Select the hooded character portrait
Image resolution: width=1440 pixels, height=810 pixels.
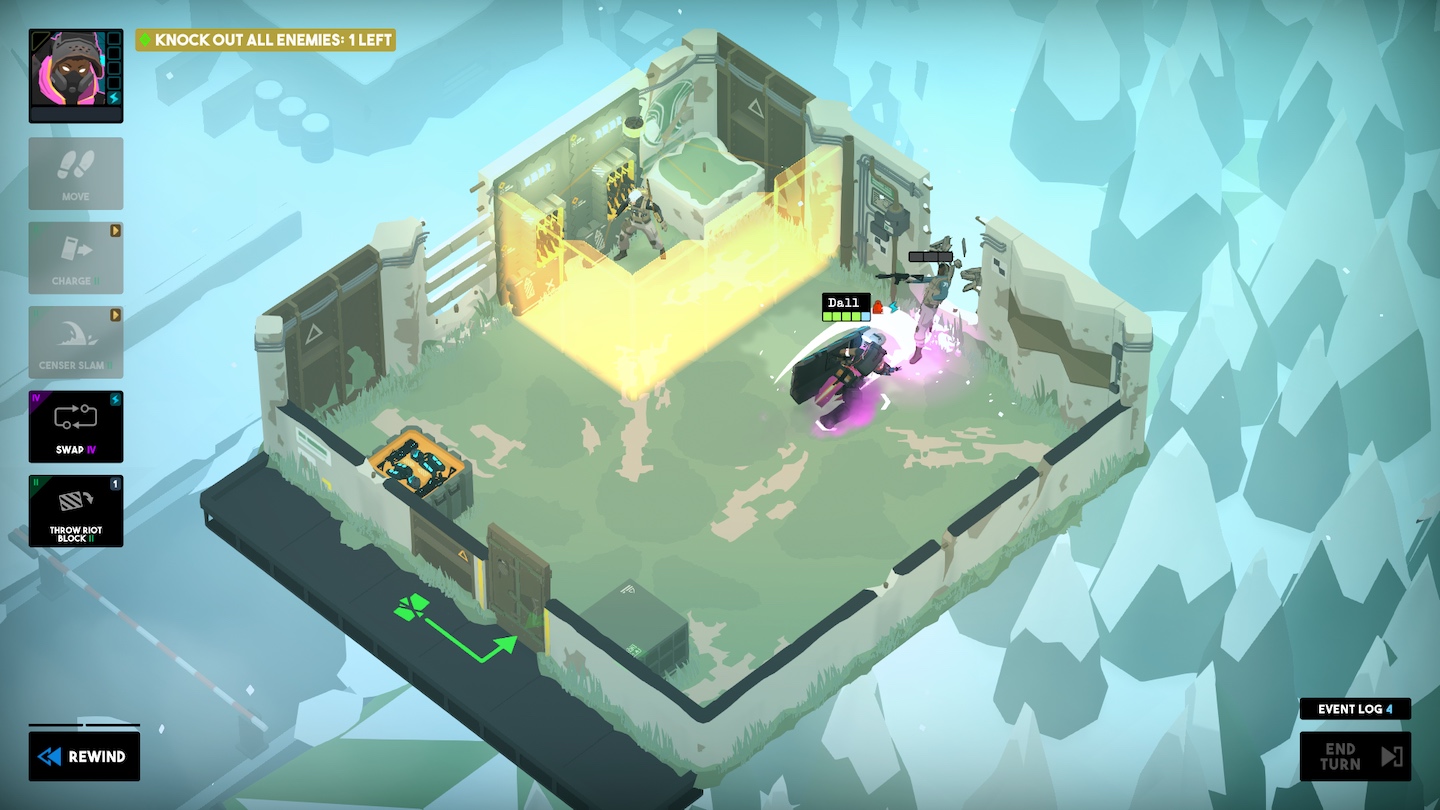click(x=69, y=68)
